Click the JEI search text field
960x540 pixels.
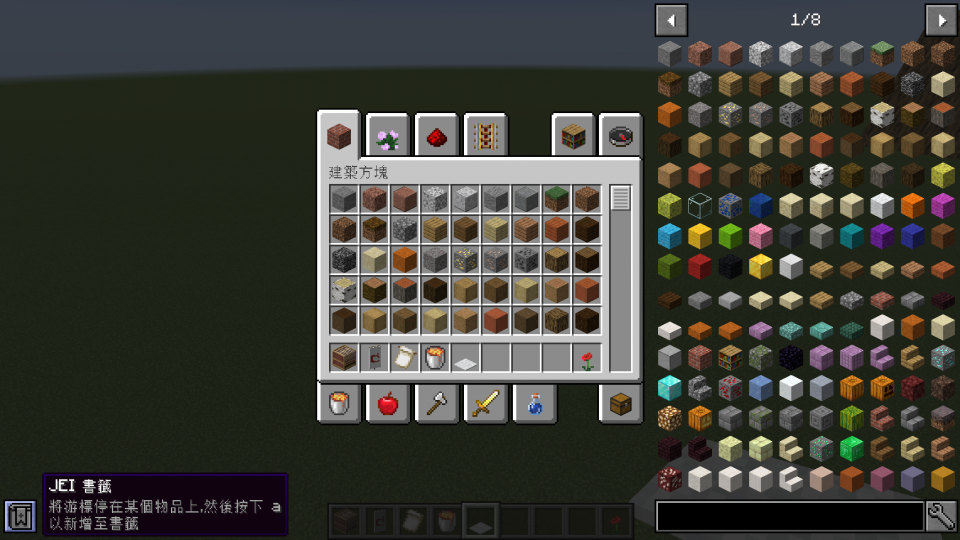[789, 516]
